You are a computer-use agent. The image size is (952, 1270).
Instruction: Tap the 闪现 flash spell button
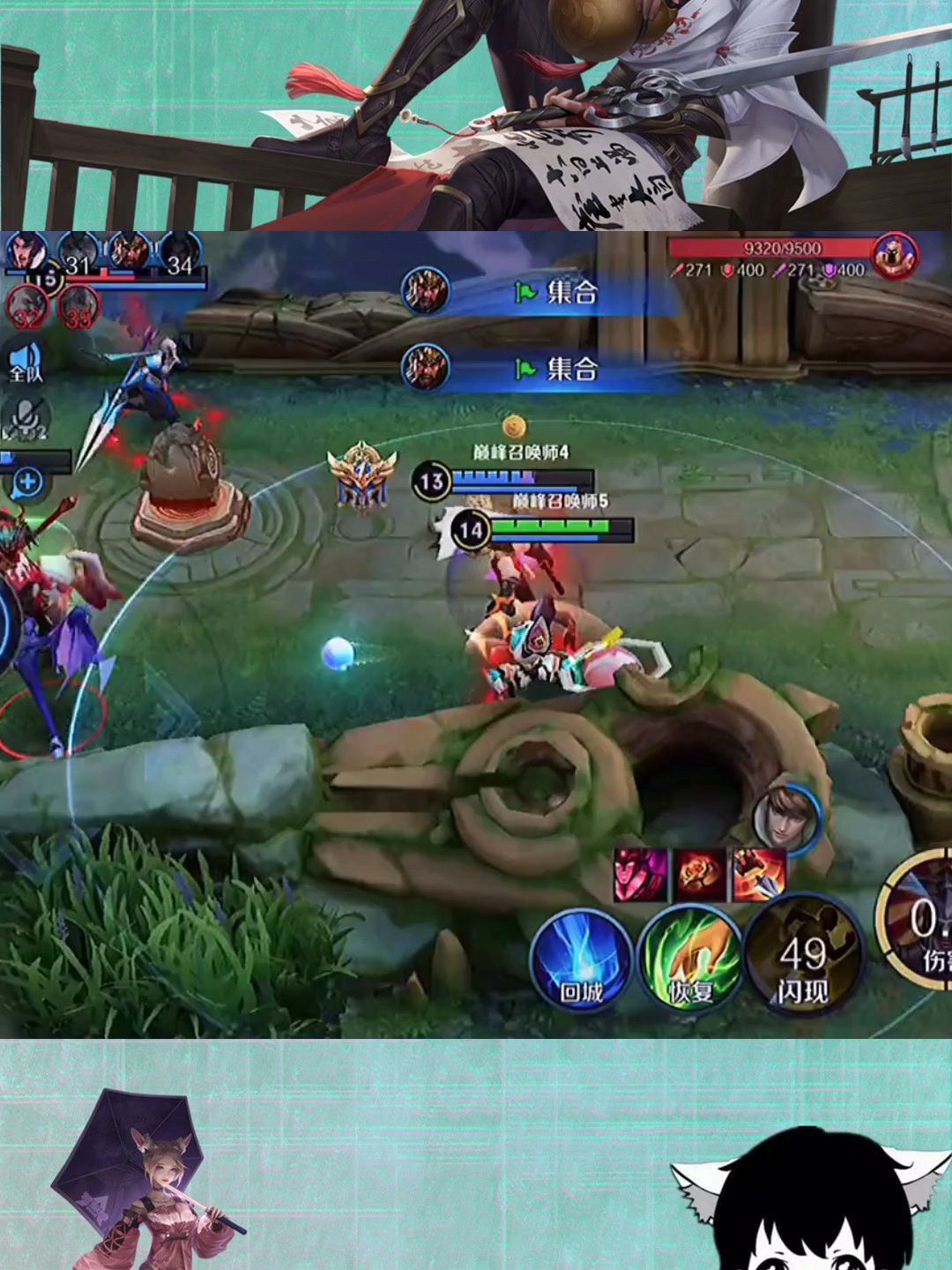coord(802,960)
